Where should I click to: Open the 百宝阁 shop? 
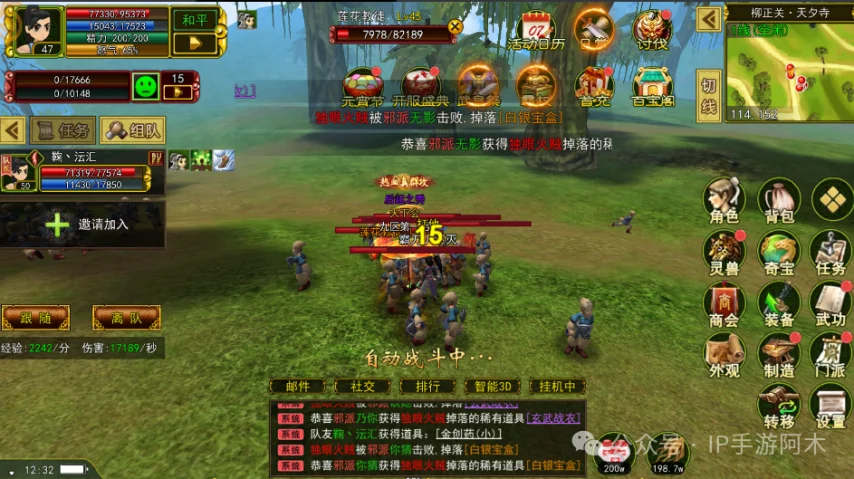point(651,88)
